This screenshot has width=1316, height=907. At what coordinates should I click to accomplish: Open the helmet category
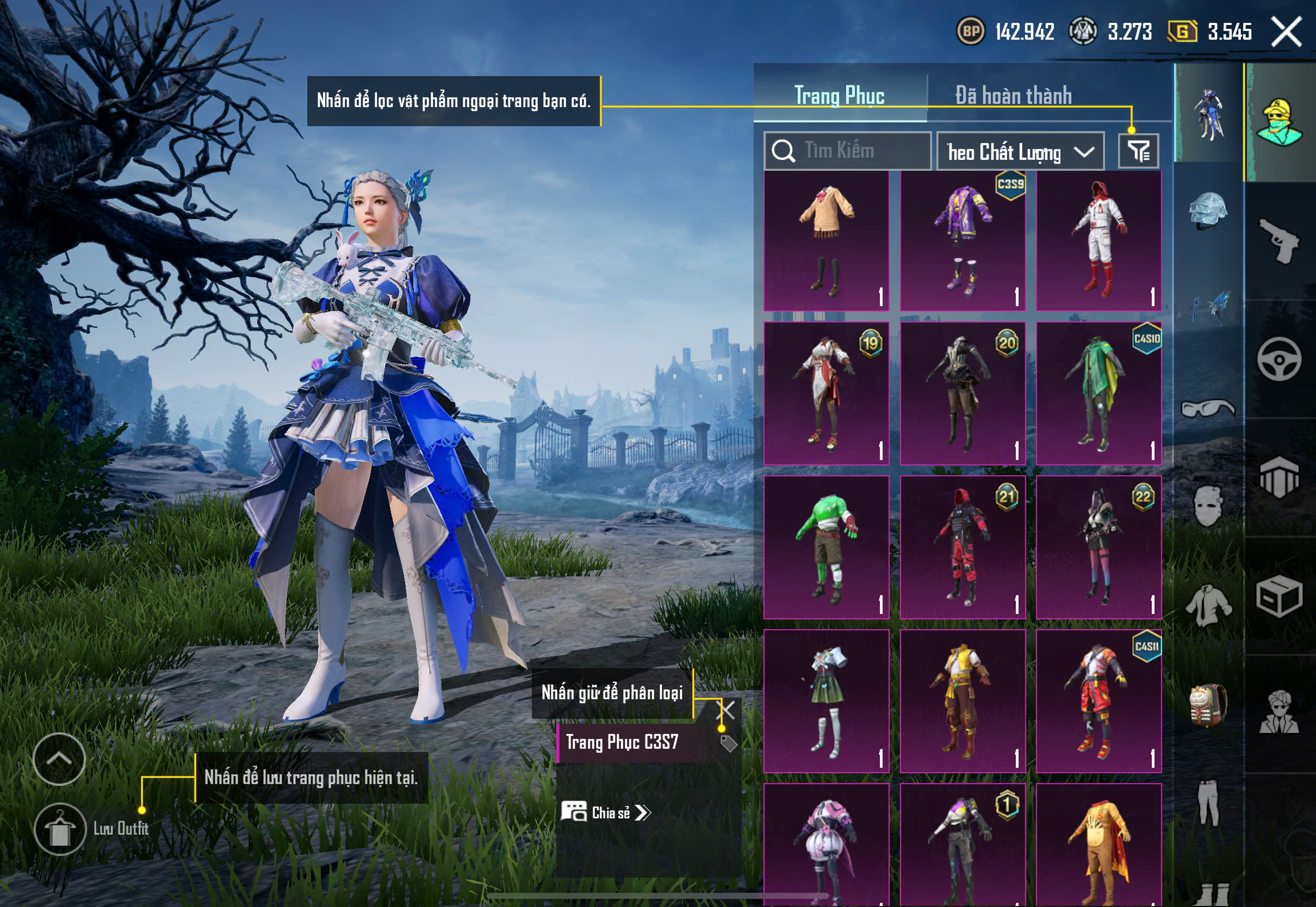click(1208, 212)
